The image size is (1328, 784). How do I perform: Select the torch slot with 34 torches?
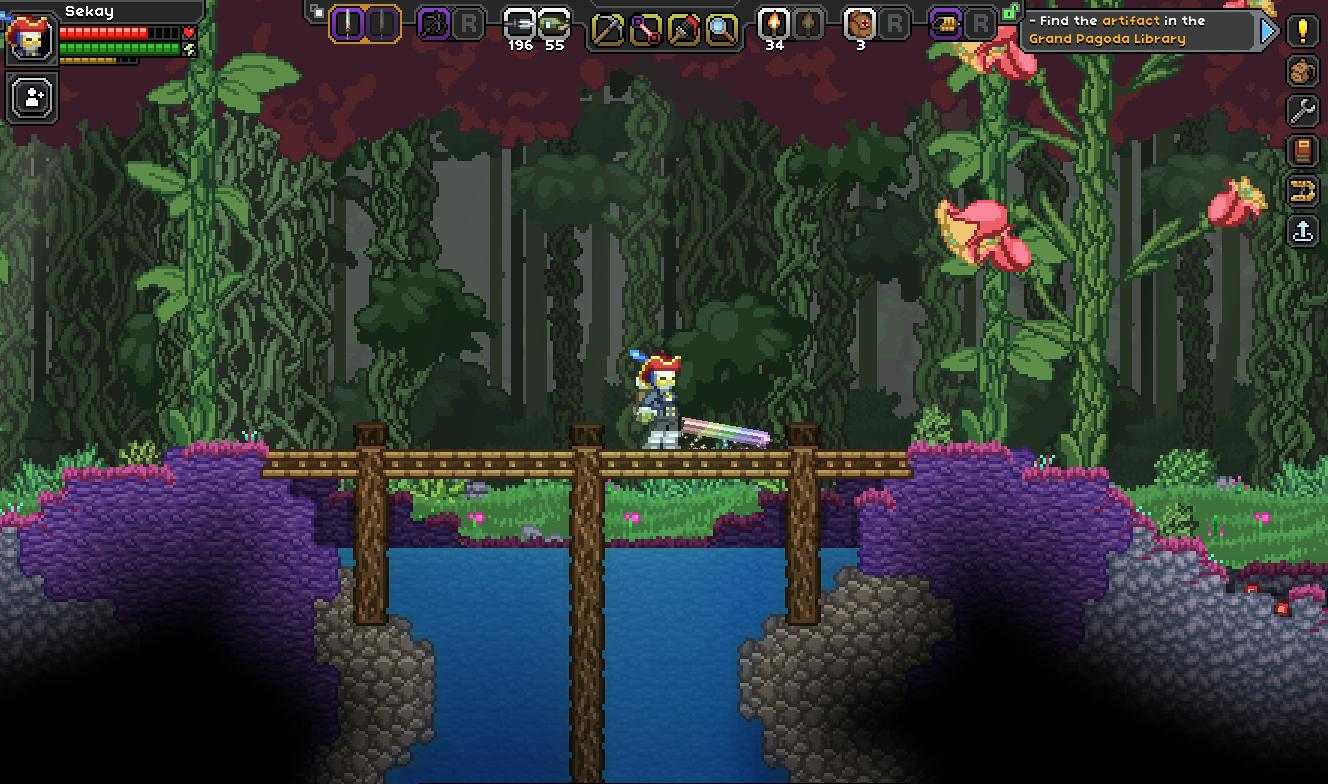(773, 23)
